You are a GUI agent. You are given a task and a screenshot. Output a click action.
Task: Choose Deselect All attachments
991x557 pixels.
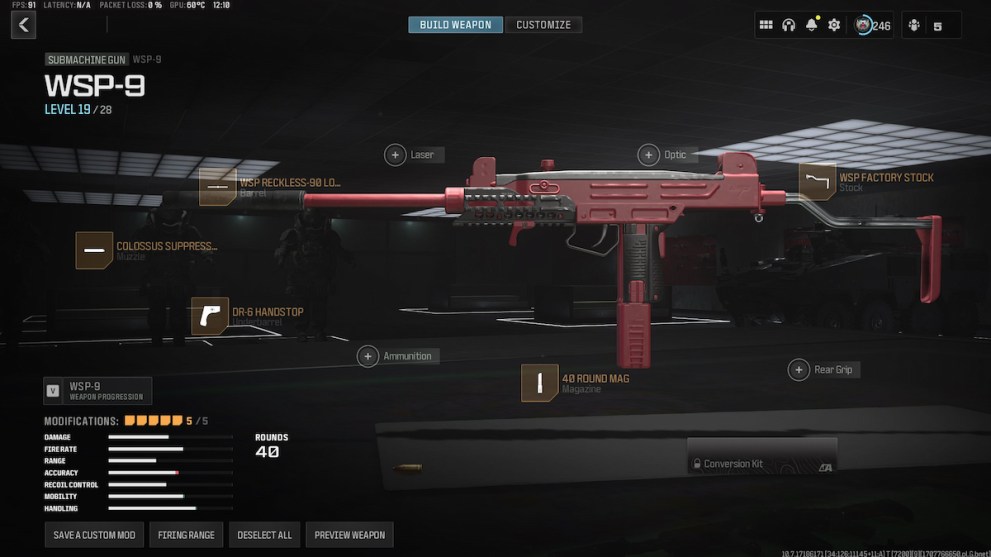(264, 535)
